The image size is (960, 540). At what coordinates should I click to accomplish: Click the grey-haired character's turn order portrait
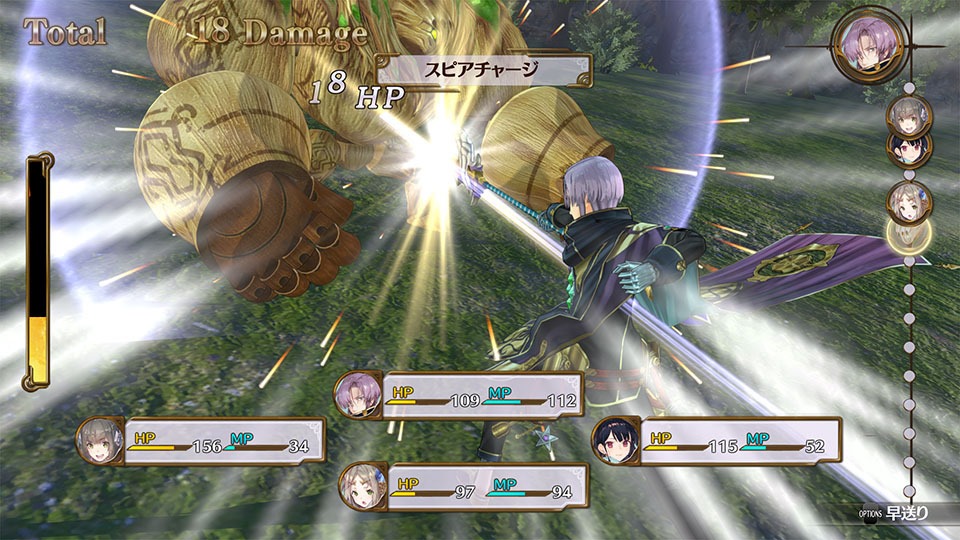909,114
